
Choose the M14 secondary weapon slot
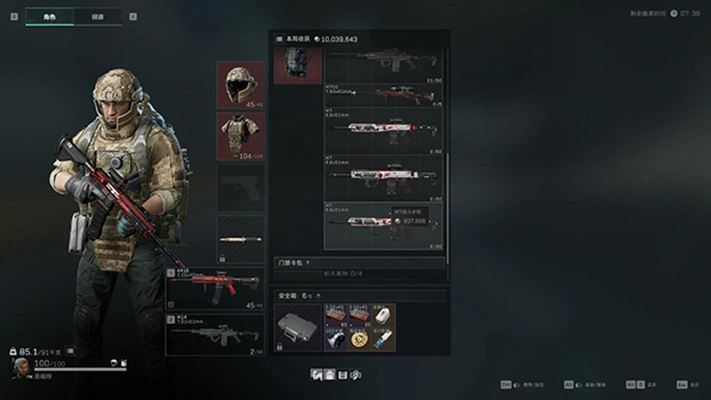pos(215,335)
